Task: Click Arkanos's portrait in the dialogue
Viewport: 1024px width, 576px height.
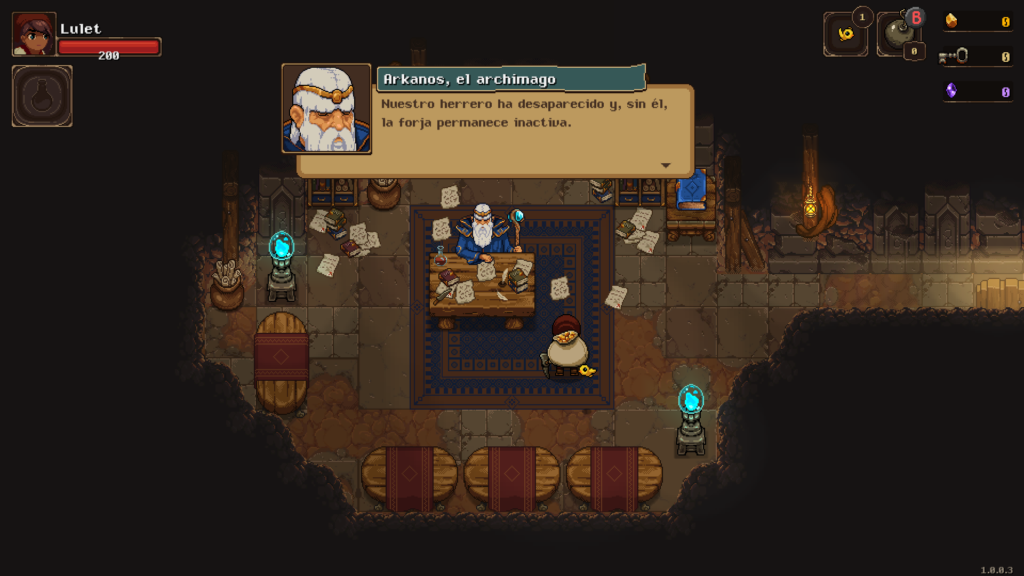Action: tap(326, 109)
